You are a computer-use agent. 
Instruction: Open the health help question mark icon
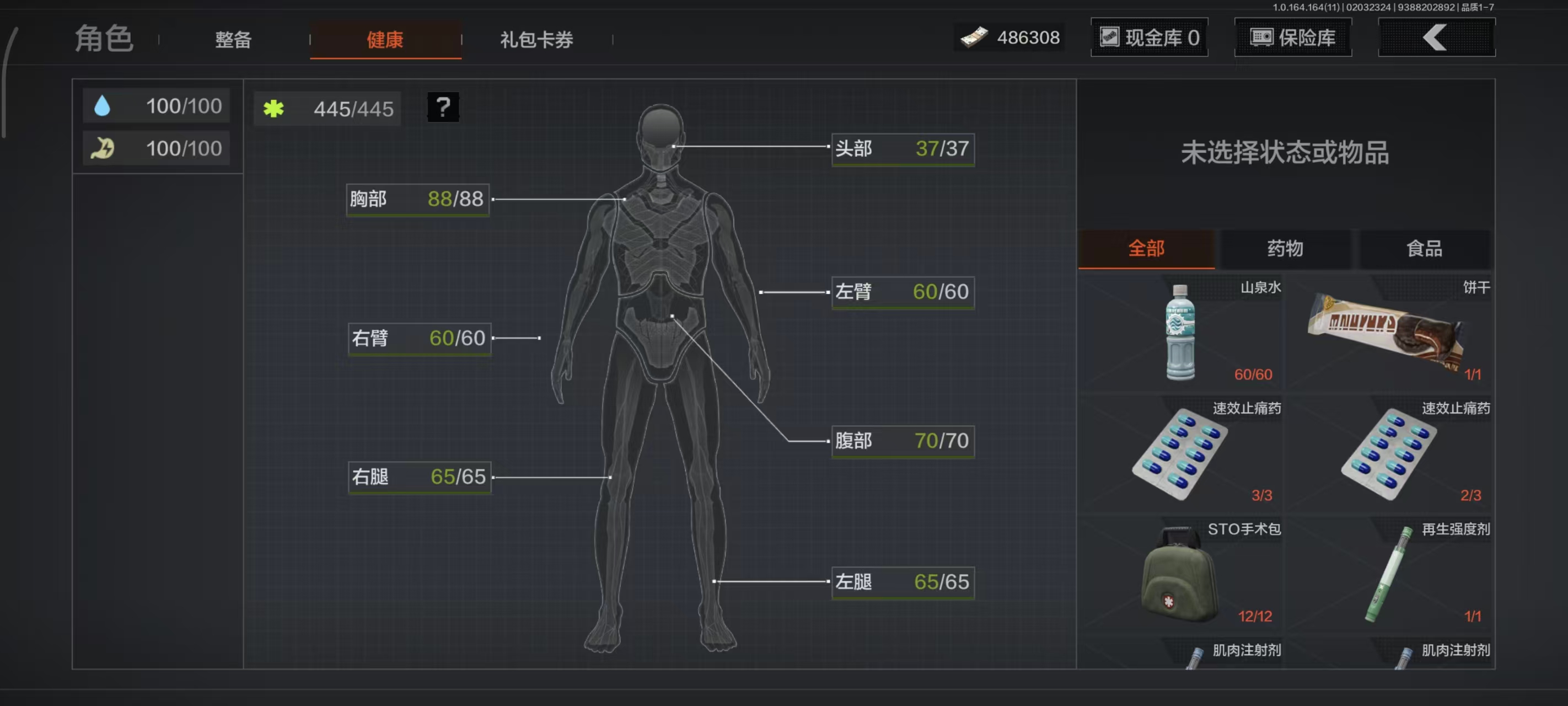tap(443, 108)
